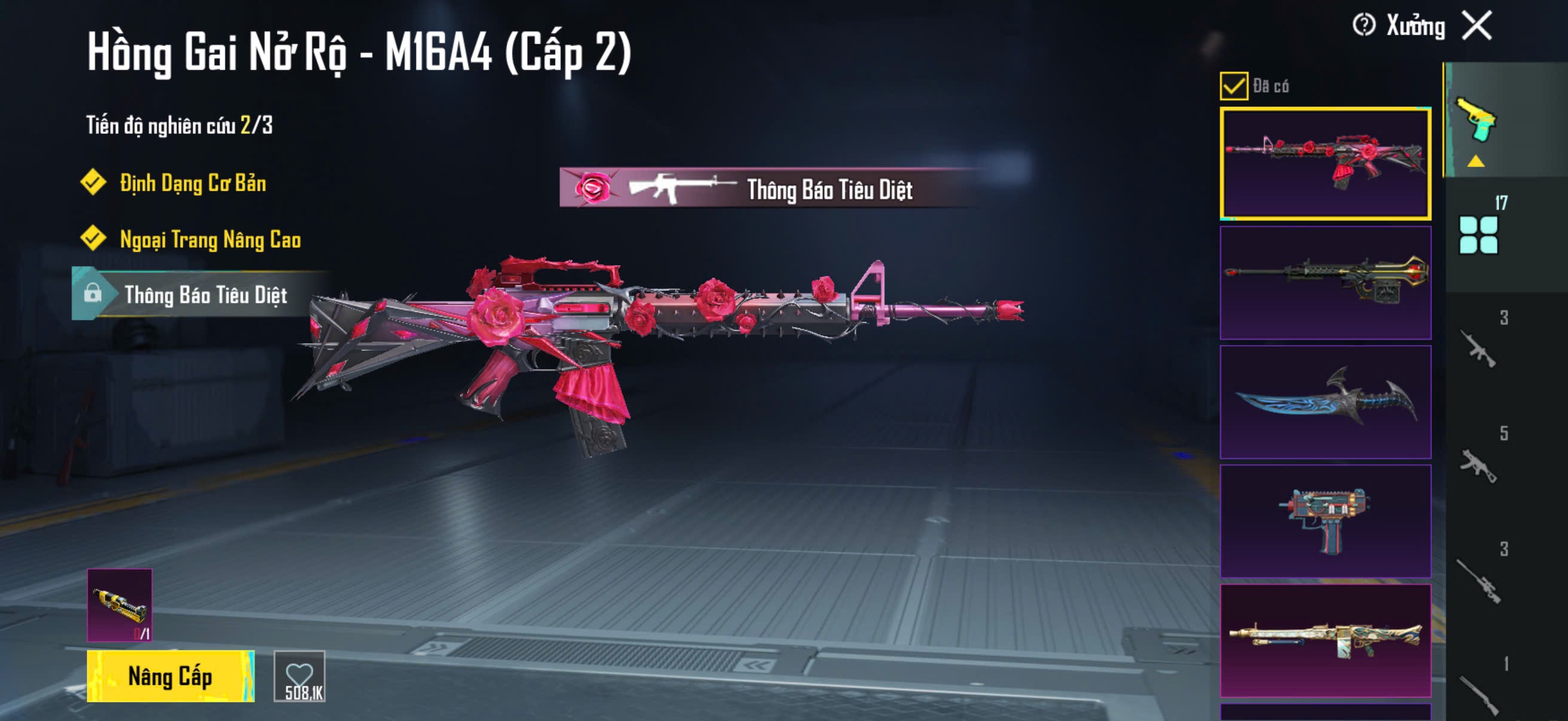Image resolution: width=1568 pixels, height=721 pixels.
Task: Toggle the Đã có owned filter
Action: [1233, 85]
